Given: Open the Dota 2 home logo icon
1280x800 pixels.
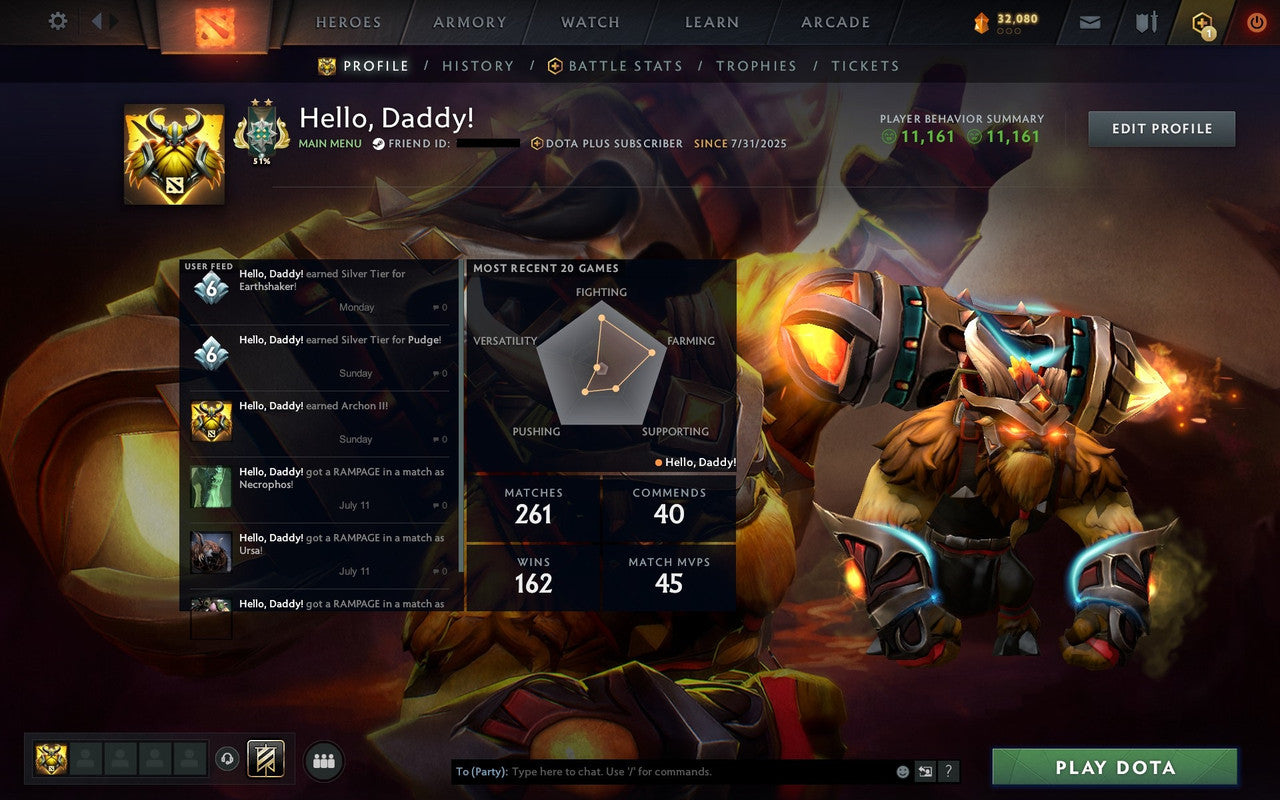Looking at the screenshot, I should click(x=214, y=25).
